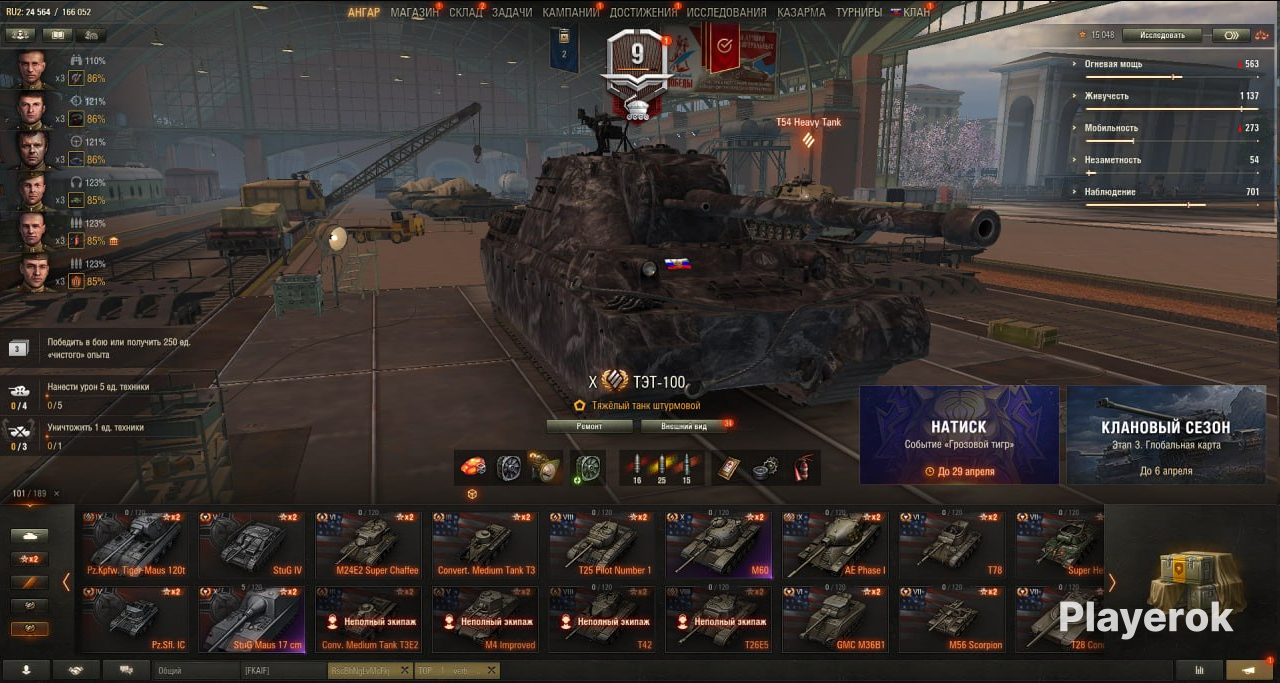Show the Турниры tab
The width and height of the screenshot is (1280, 683).
858,12
